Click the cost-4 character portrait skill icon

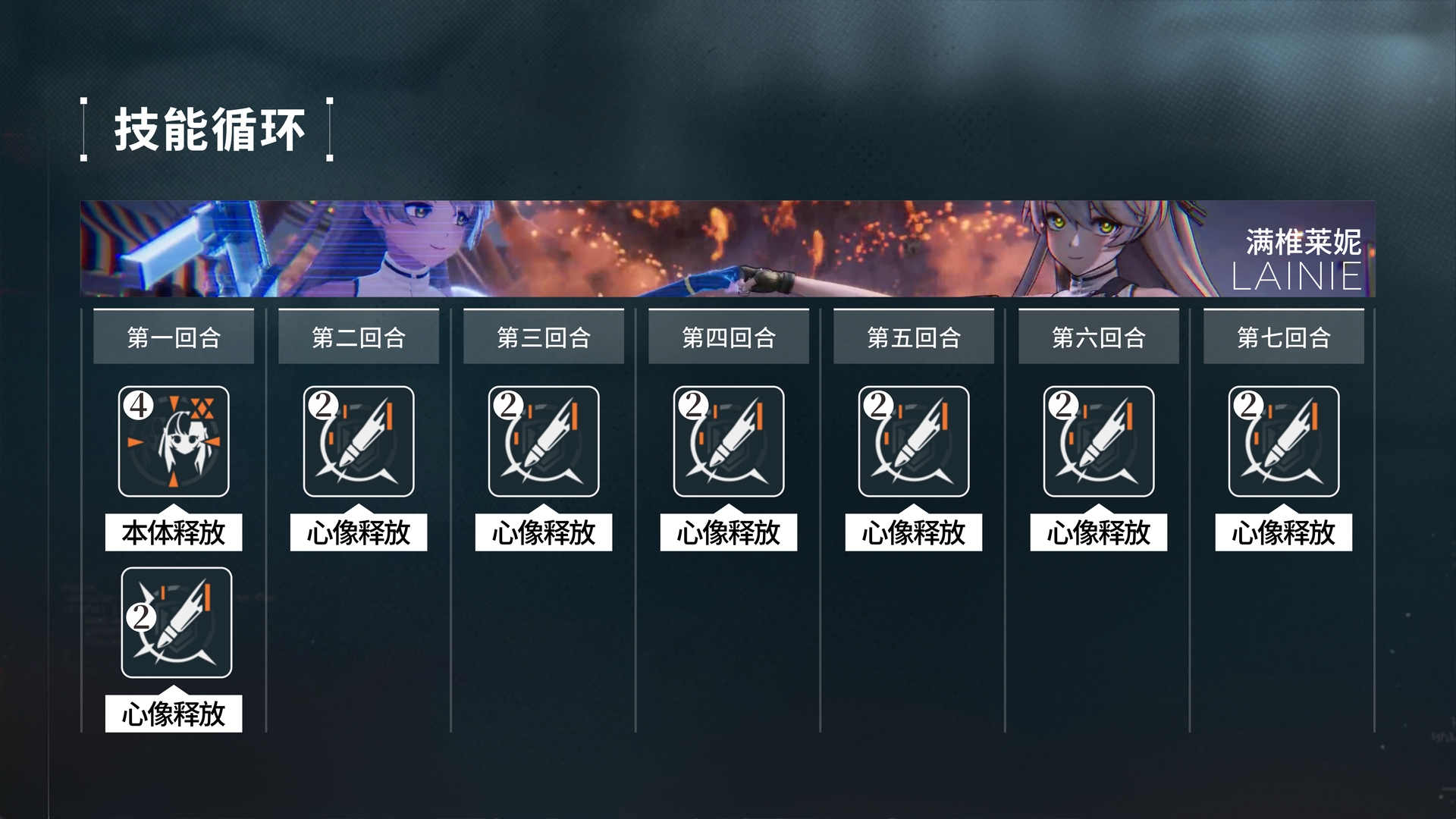174,441
